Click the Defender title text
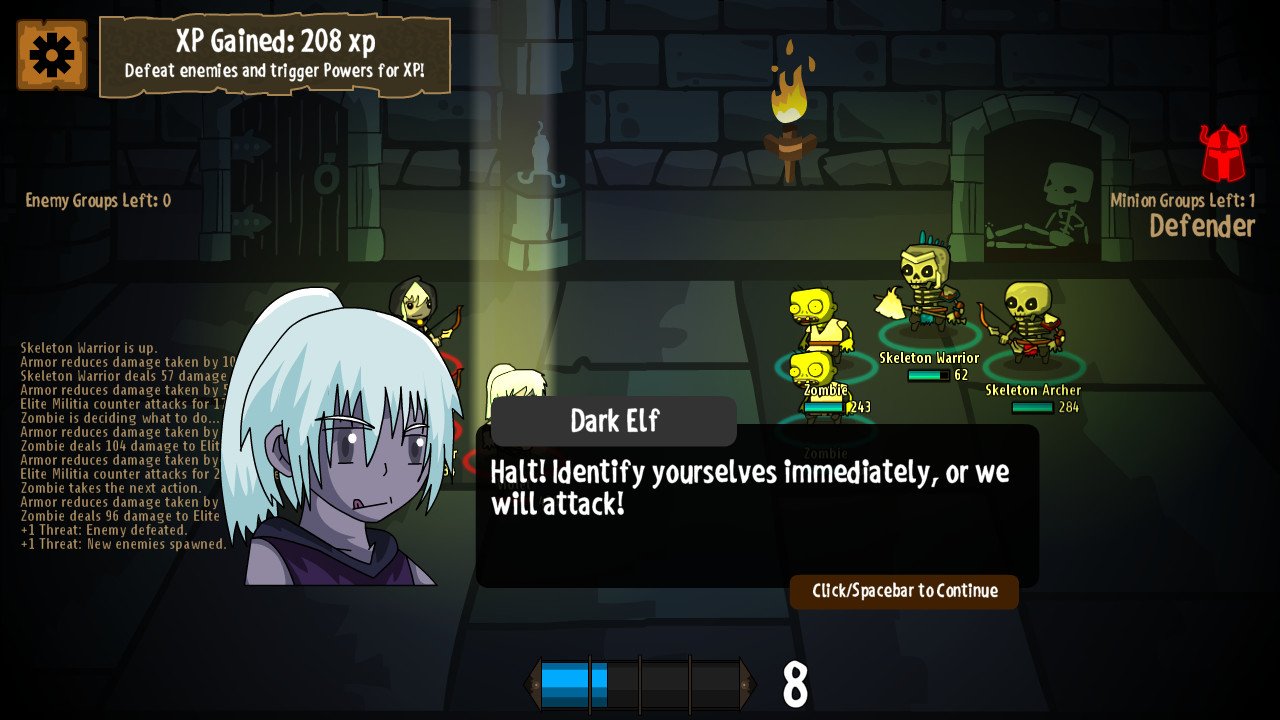Image resolution: width=1280 pixels, height=720 pixels. (x=1201, y=227)
